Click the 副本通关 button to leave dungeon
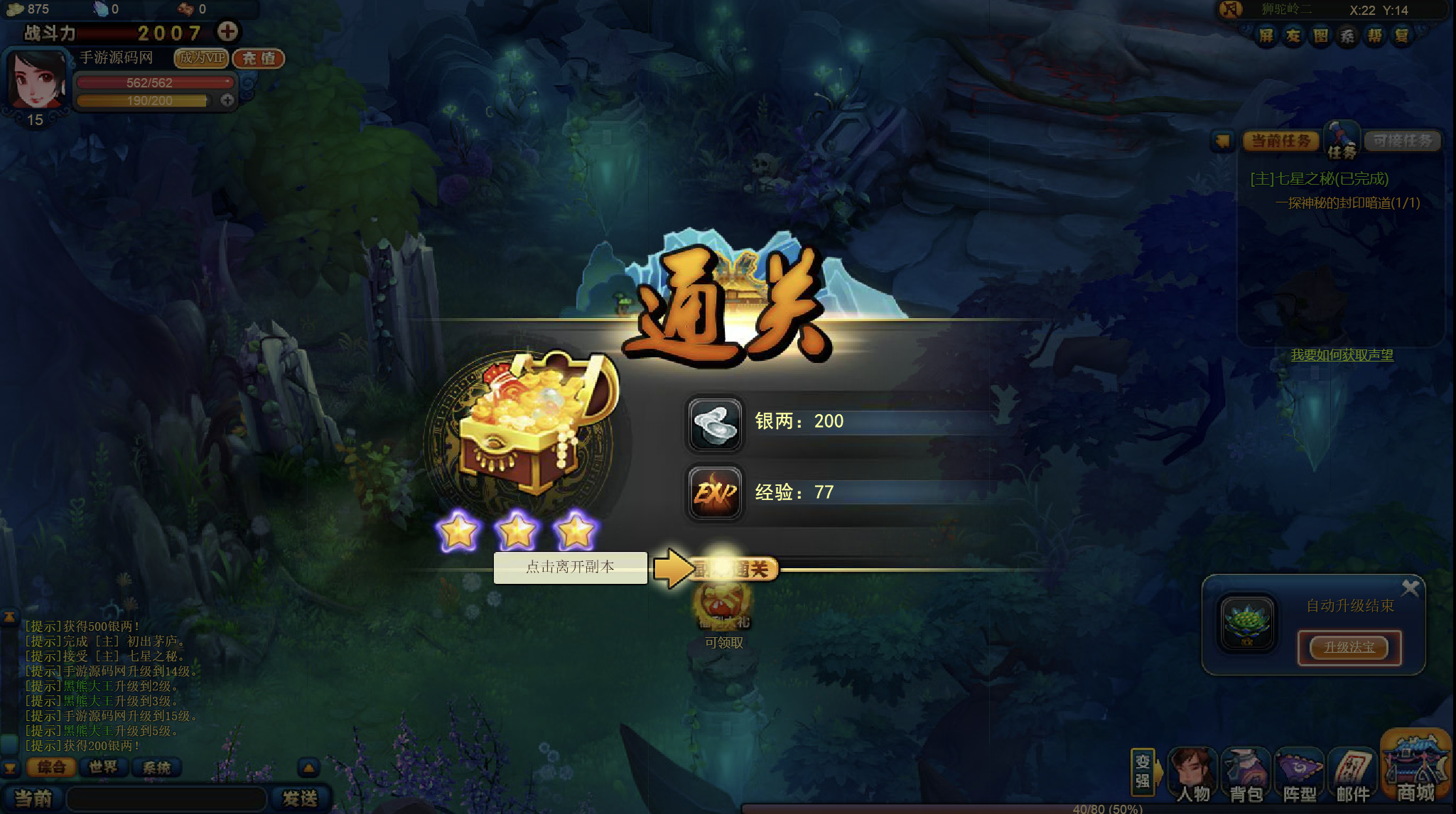 point(733,569)
